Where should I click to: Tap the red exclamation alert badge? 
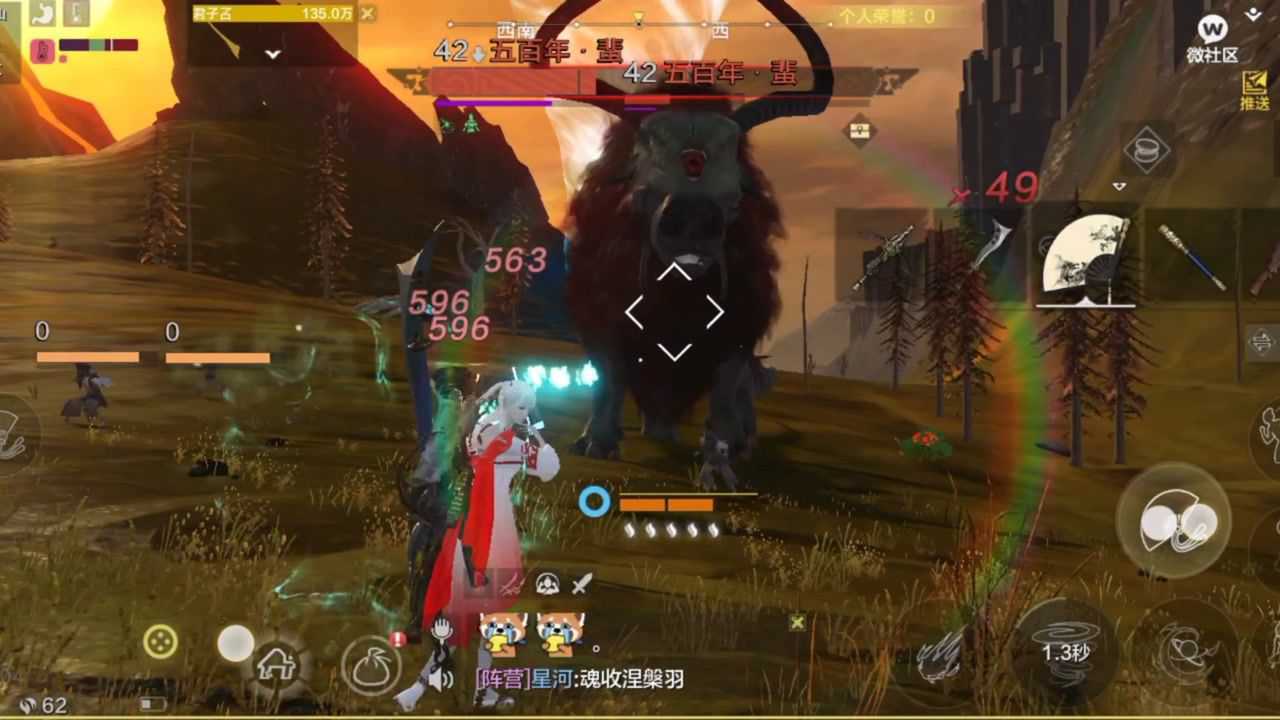coord(397,639)
